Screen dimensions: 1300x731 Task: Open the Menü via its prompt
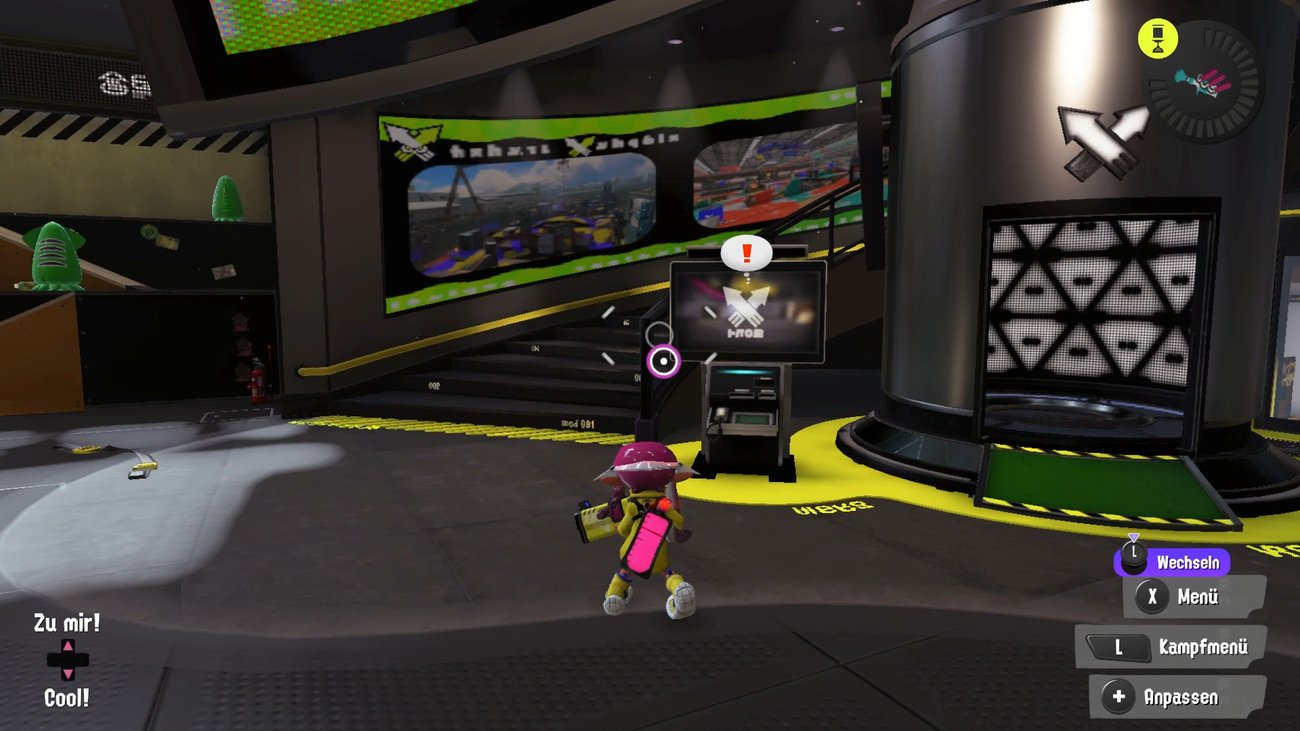(x=1194, y=598)
